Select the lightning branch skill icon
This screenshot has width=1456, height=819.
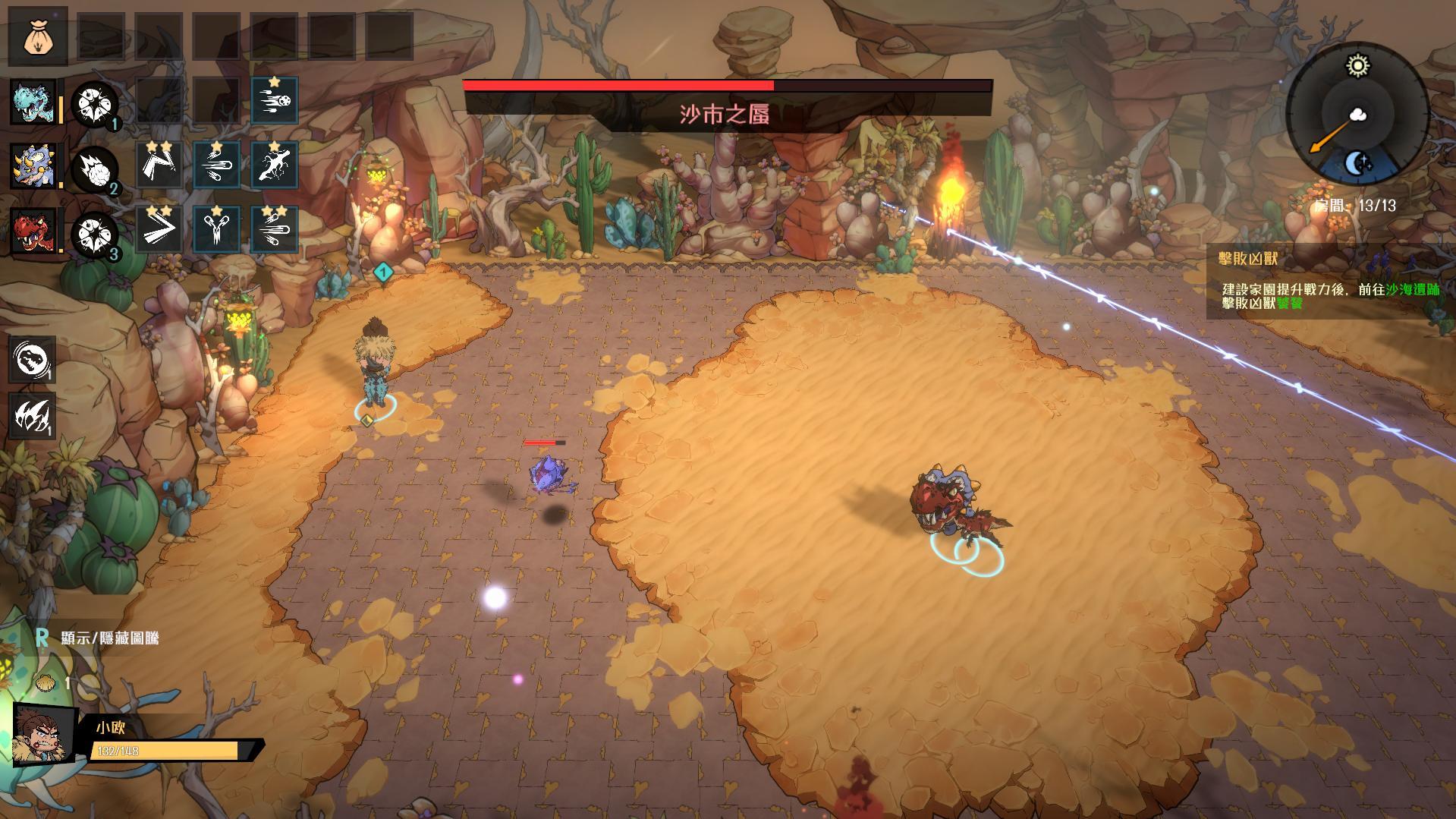274,165
